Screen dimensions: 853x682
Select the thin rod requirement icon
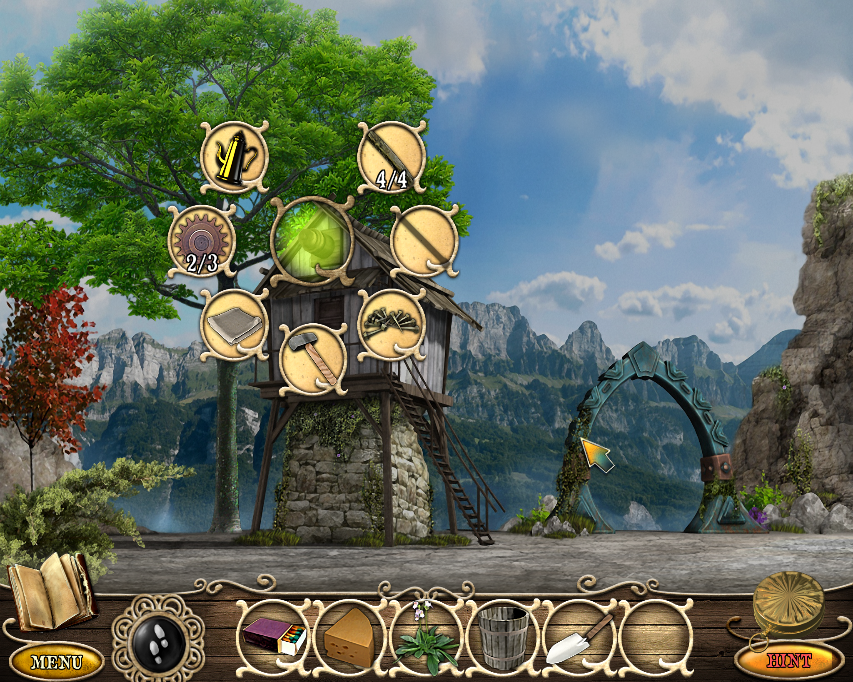(x=424, y=239)
